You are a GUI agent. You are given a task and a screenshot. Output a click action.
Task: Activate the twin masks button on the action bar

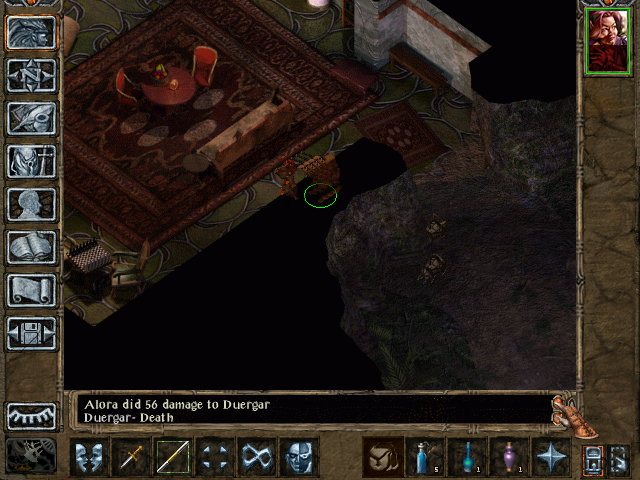pos(89,457)
